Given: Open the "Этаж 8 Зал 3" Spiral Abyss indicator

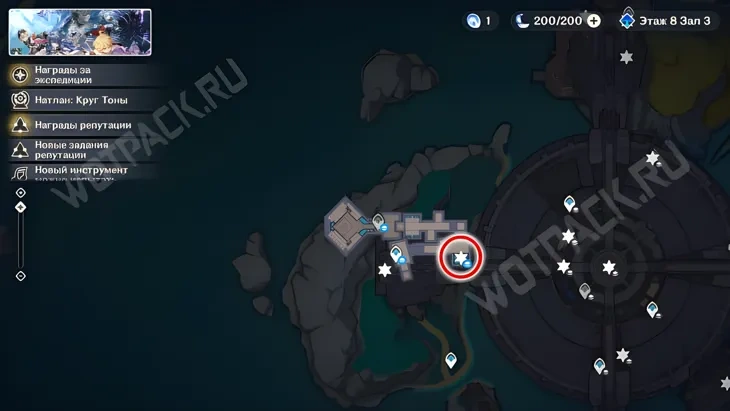Looking at the screenshot, I should coord(669,20).
